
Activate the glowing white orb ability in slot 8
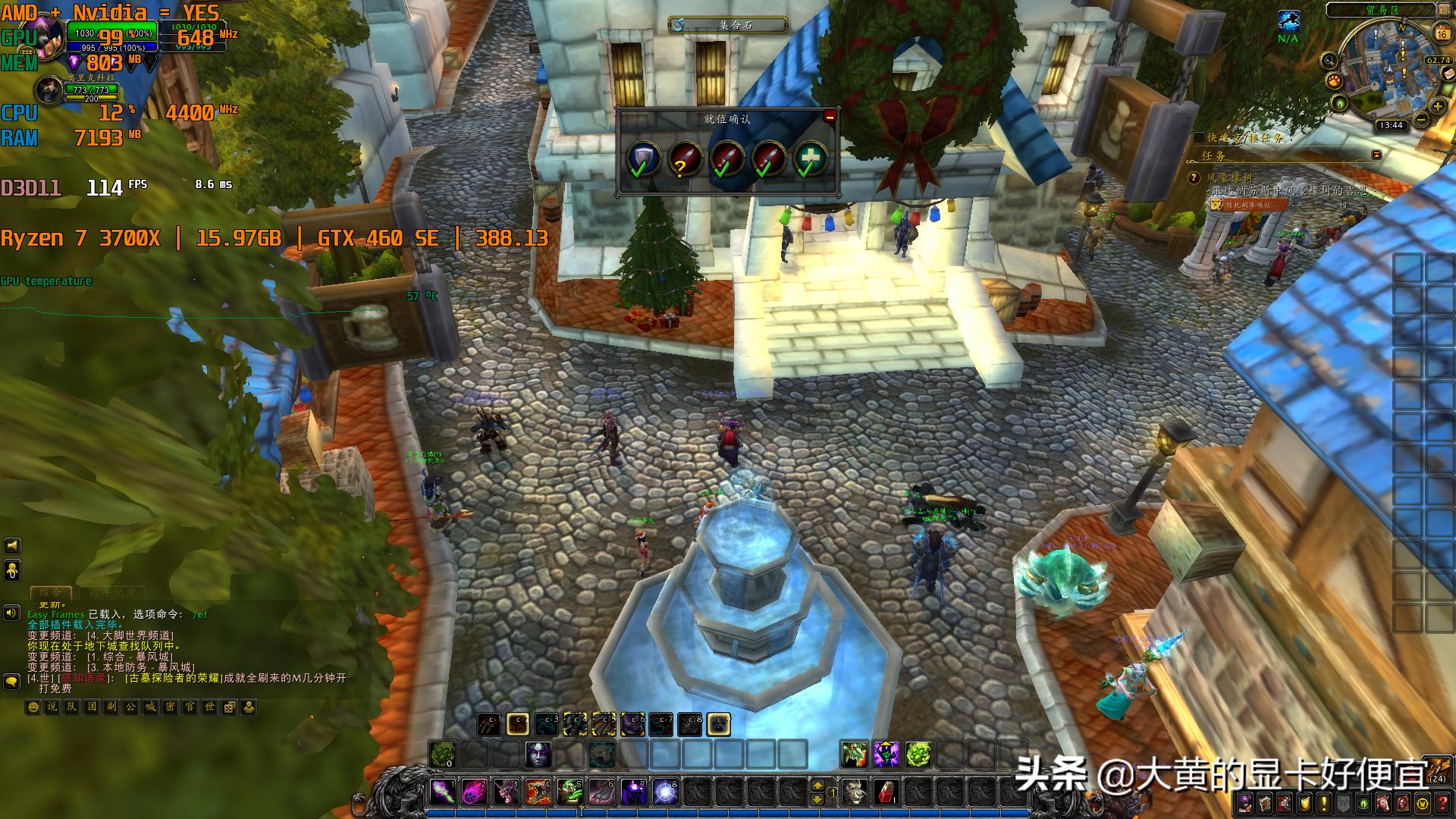point(665,792)
